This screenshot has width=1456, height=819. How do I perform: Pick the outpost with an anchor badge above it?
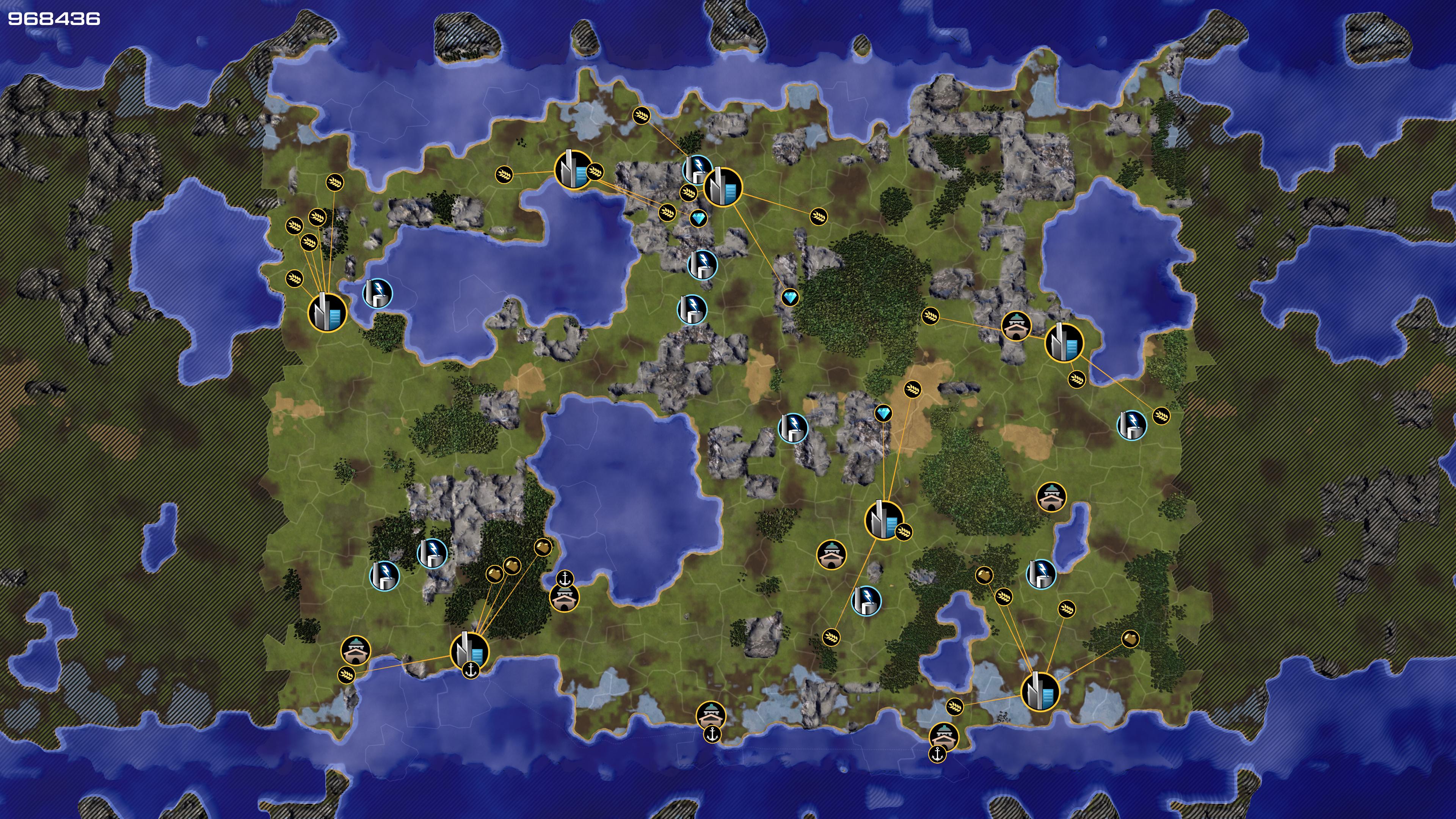(563, 597)
